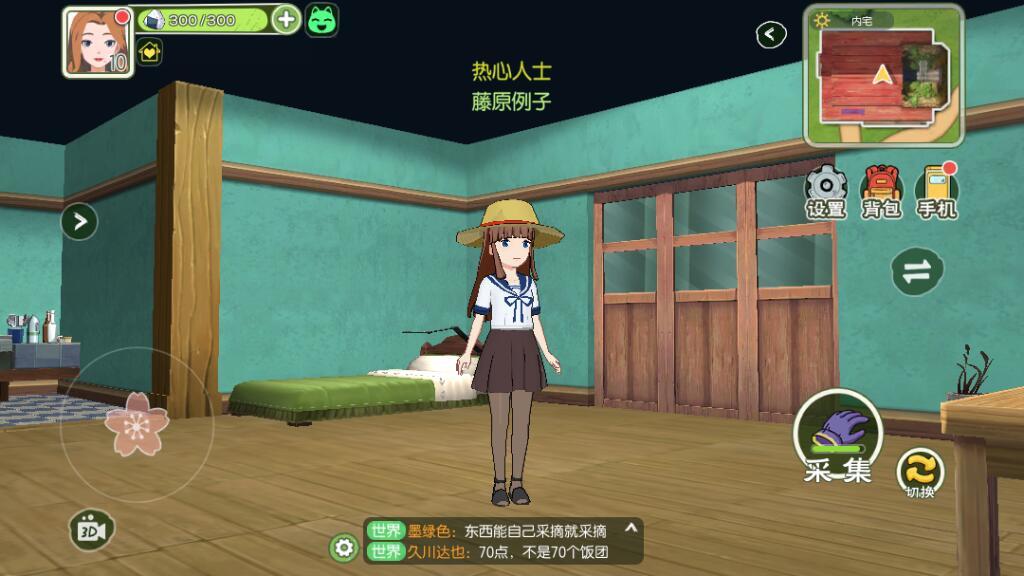This screenshot has height=576, width=1024.
Task: Expand the world chat box with caret
Action: tap(630, 528)
